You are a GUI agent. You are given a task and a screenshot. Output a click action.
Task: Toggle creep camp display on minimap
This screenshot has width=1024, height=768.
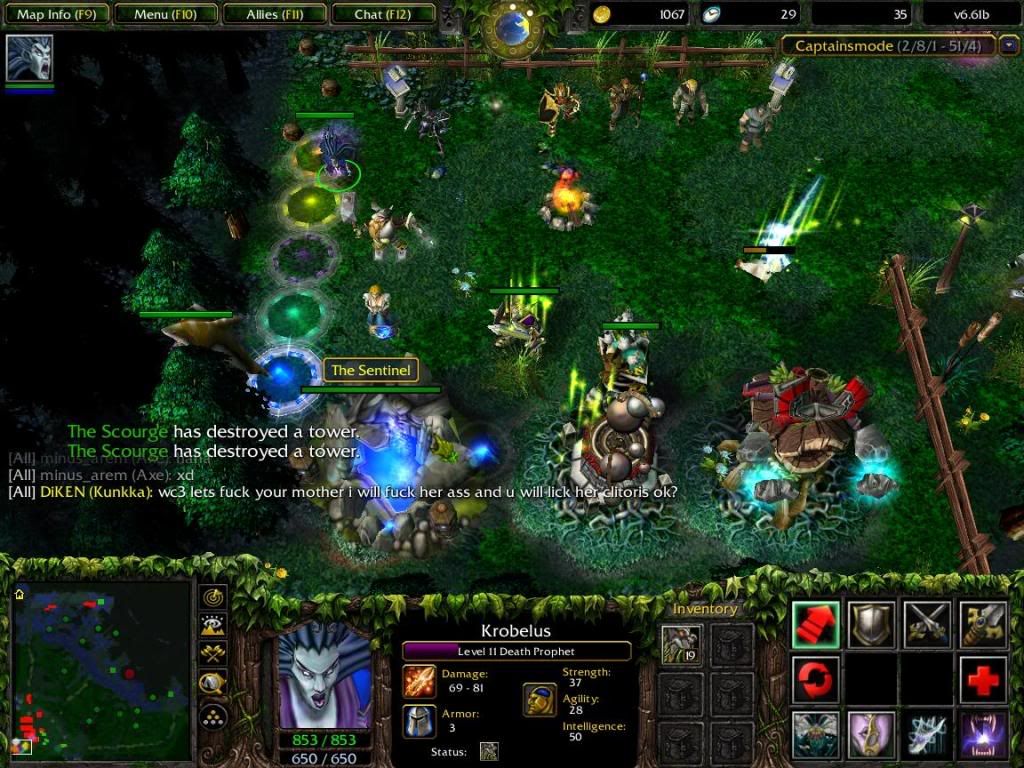point(213,684)
